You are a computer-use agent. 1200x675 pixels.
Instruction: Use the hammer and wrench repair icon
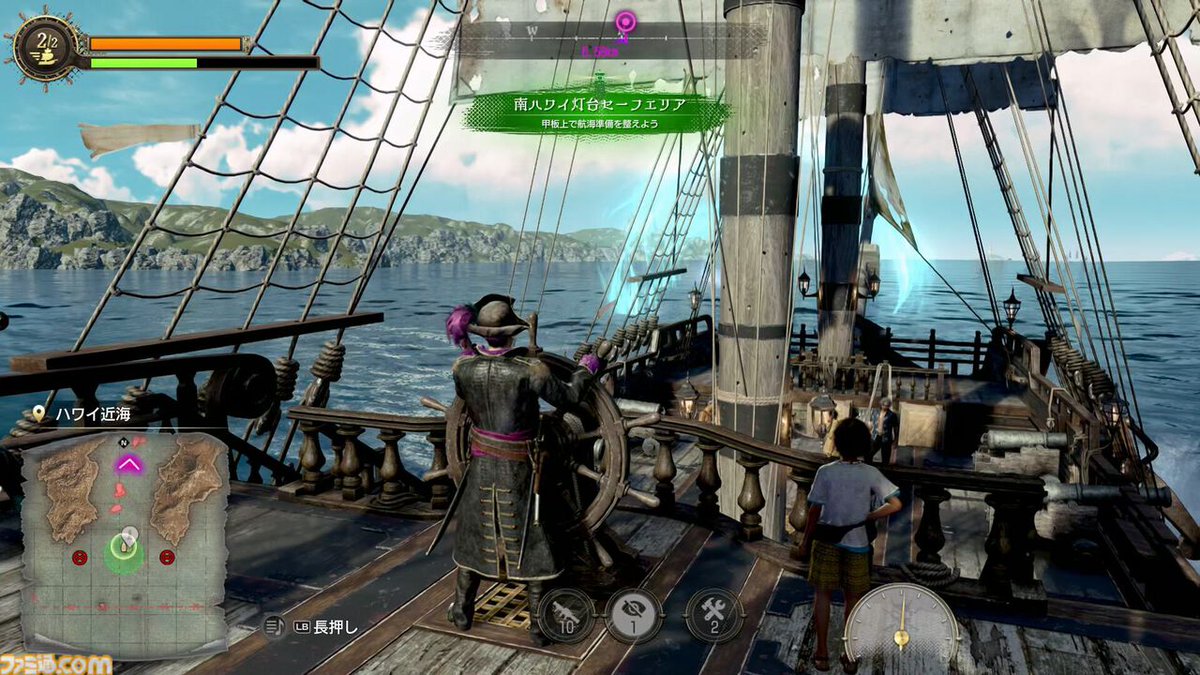[714, 615]
